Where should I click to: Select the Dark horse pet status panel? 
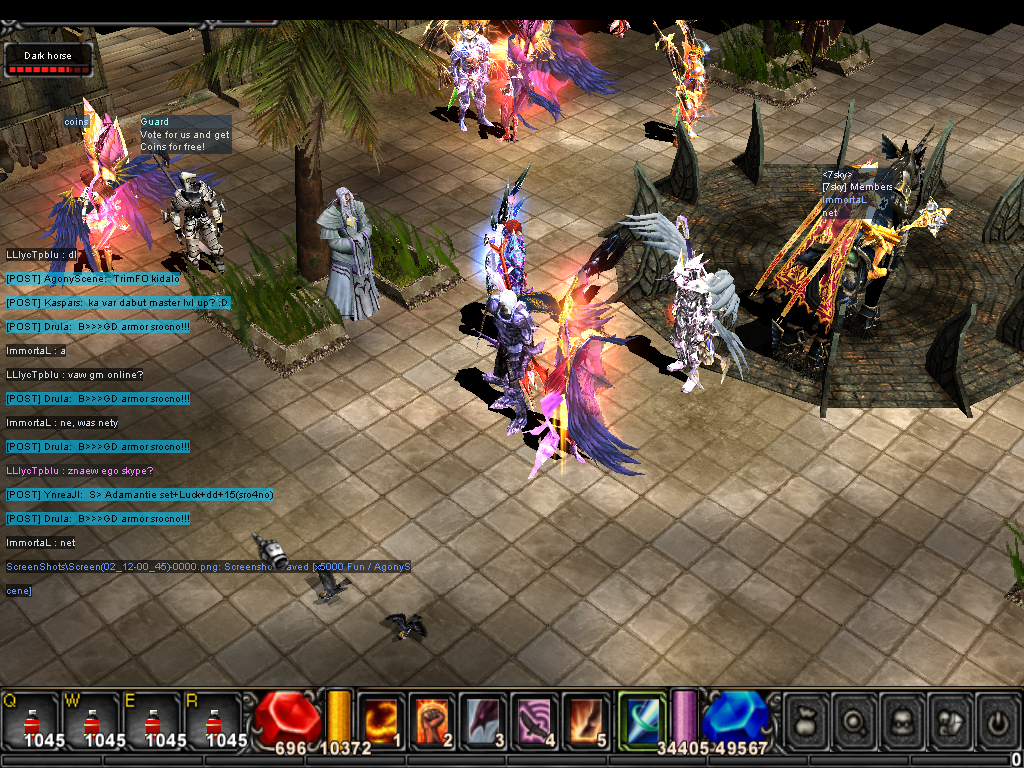click(48, 60)
